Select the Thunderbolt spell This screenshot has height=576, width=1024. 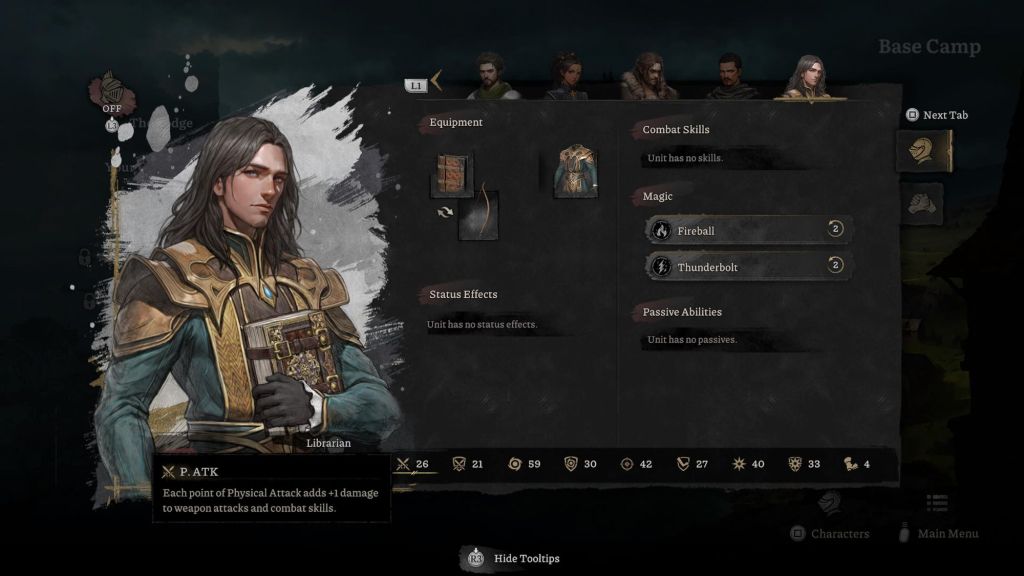tap(748, 267)
